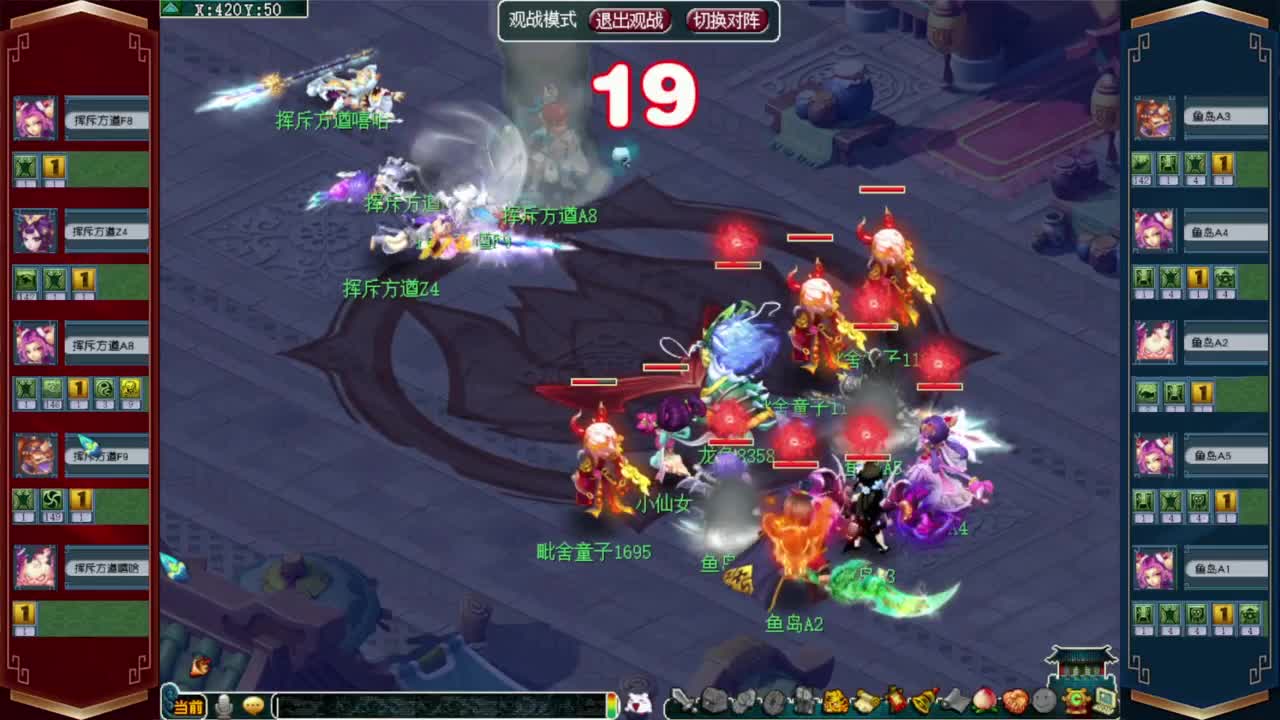Switch to the 当前 chat channel tab

point(188,703)
